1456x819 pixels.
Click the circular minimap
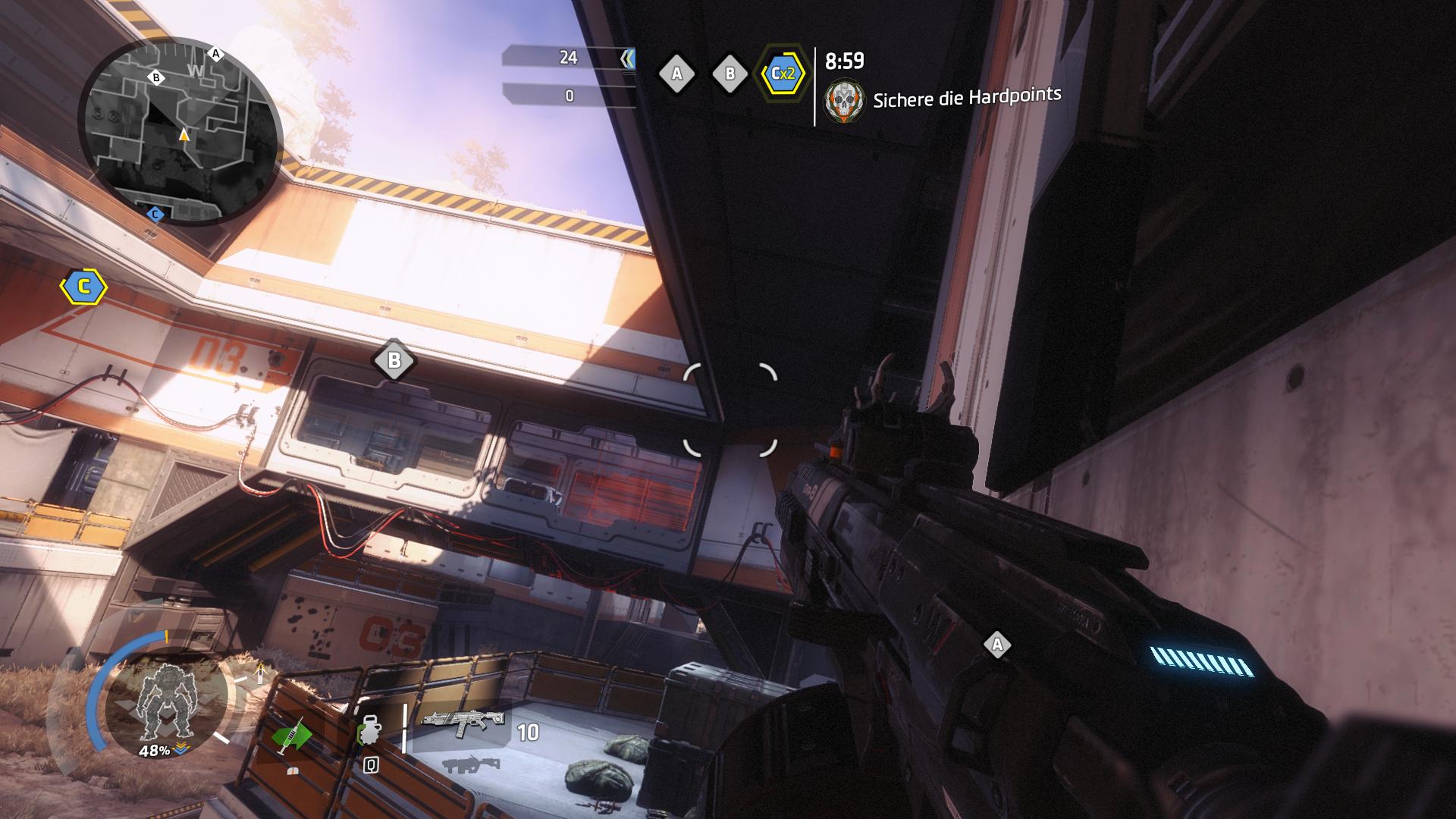pyautogui.click(x=180, y=133)
